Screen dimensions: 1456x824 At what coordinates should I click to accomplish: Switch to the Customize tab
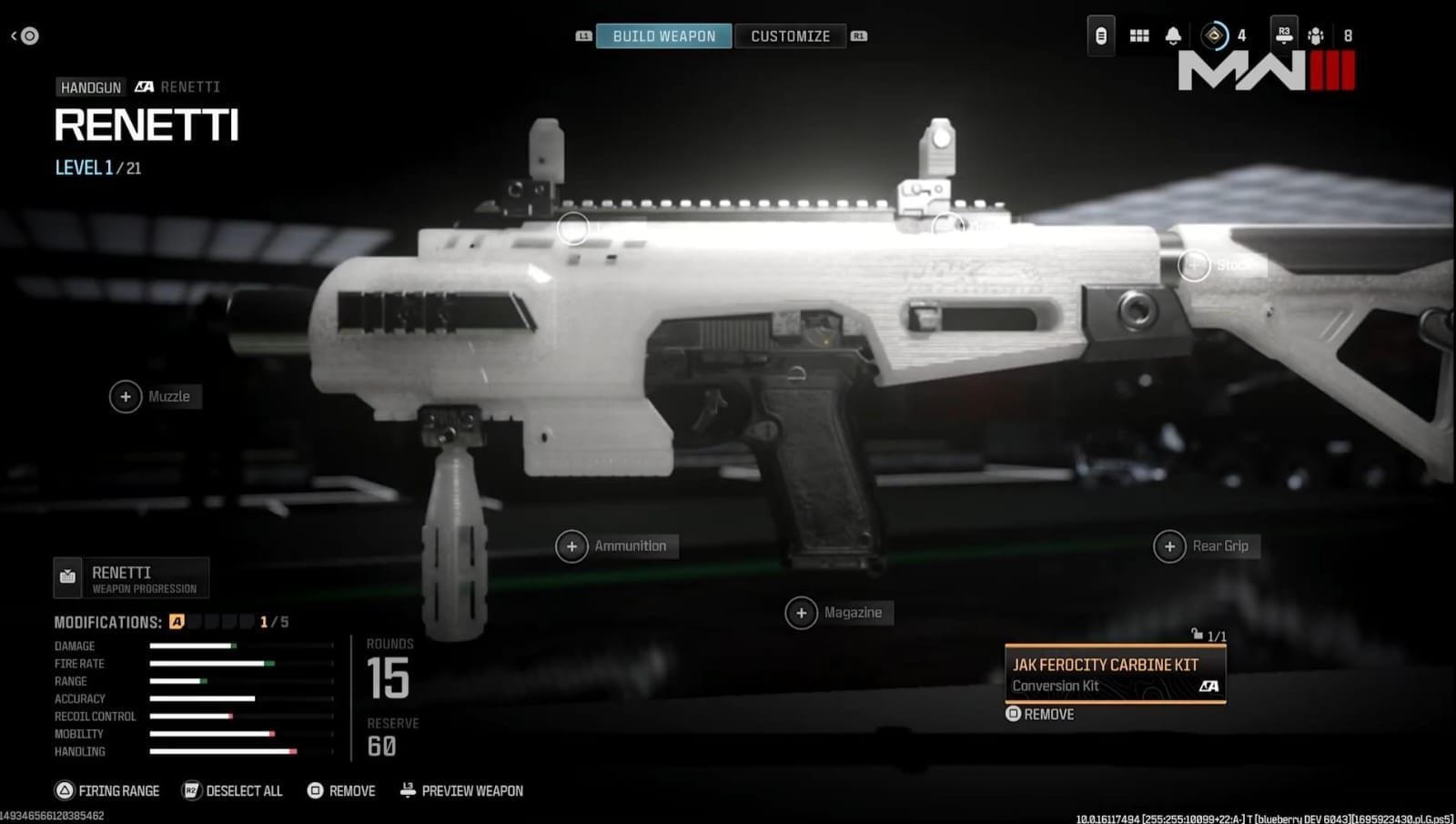pyautogui.click(x=790, y=36)
